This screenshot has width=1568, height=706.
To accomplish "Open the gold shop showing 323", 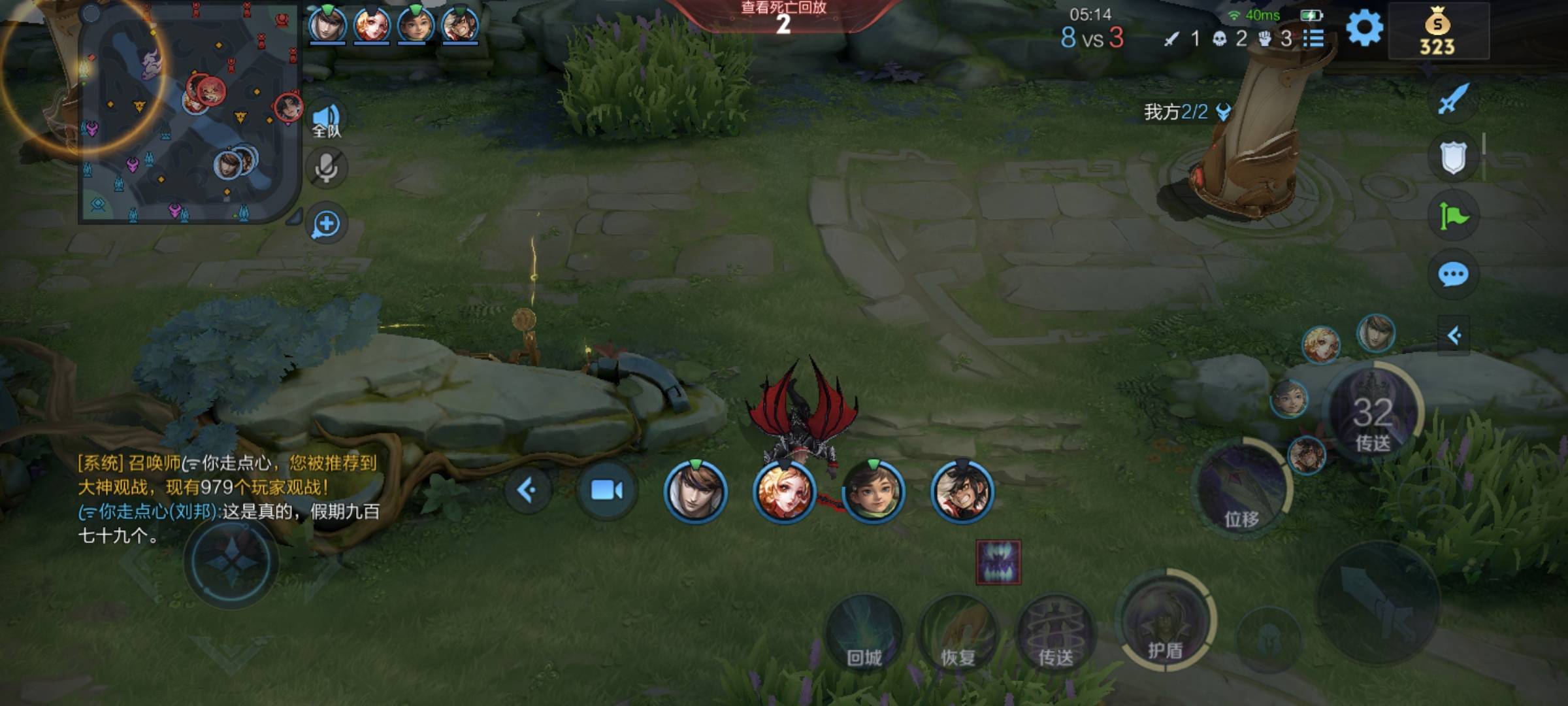I will tap(1437, 33).
